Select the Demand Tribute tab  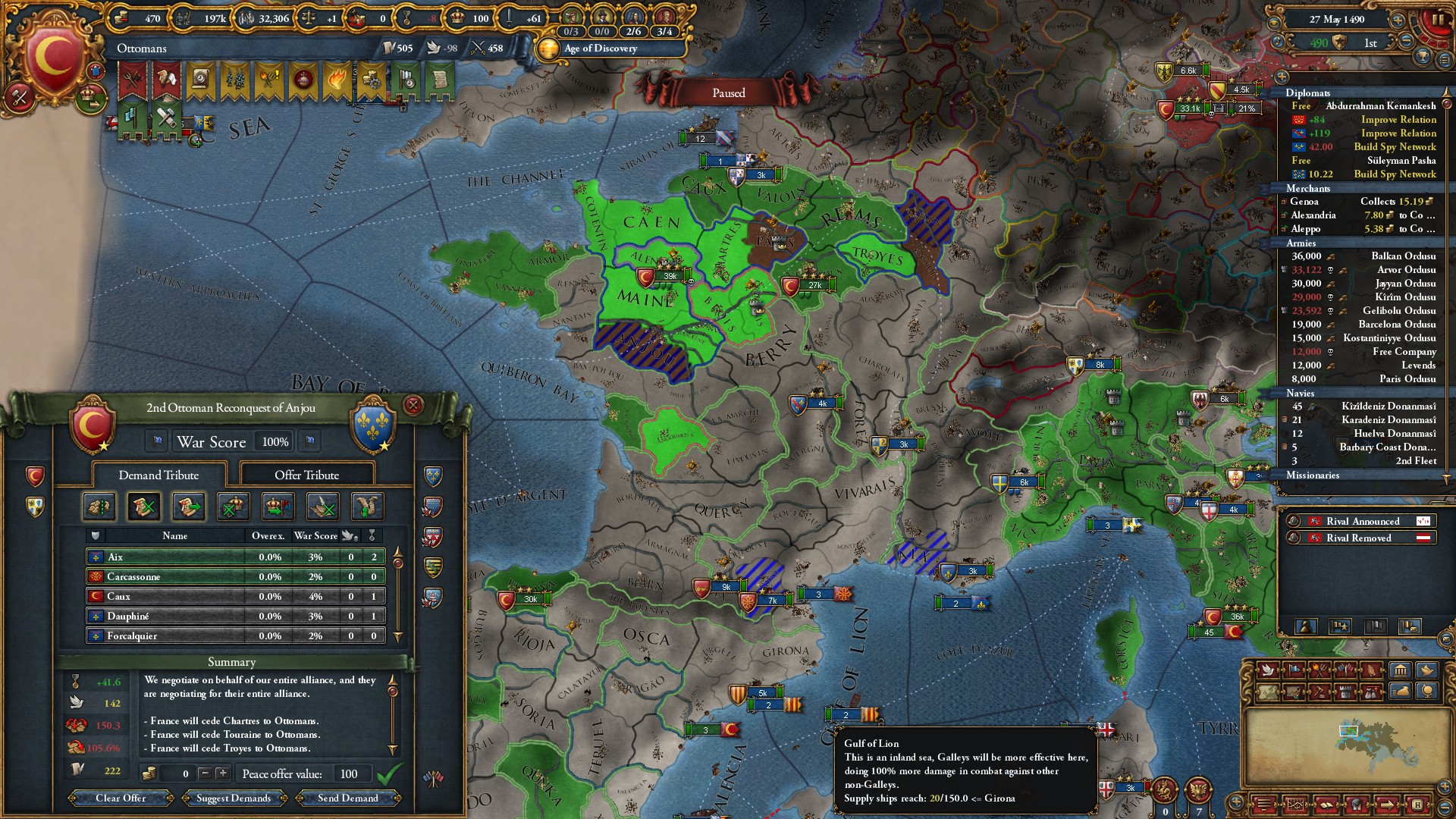pos(158,475)
